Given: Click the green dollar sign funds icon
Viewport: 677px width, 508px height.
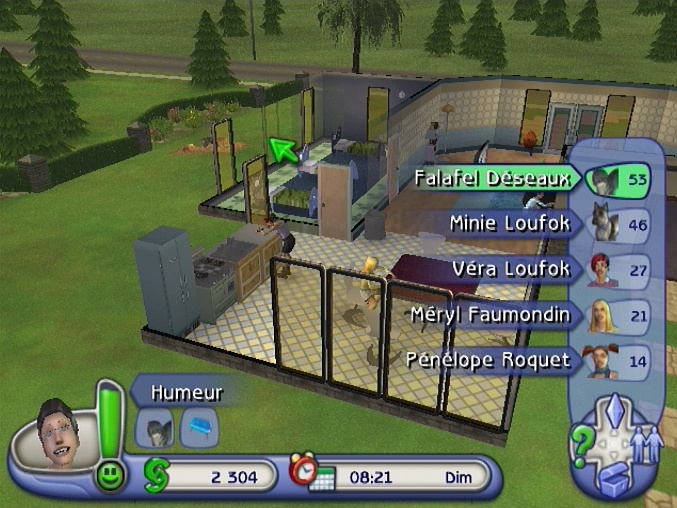Looking at the screenshot, I should click(x=156, y=475).
